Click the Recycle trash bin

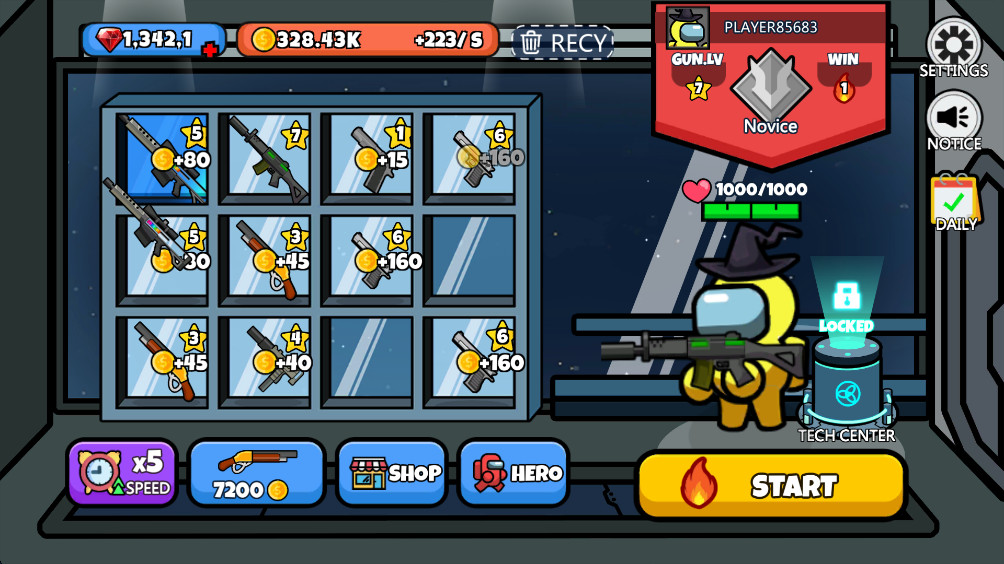(563, 42)
